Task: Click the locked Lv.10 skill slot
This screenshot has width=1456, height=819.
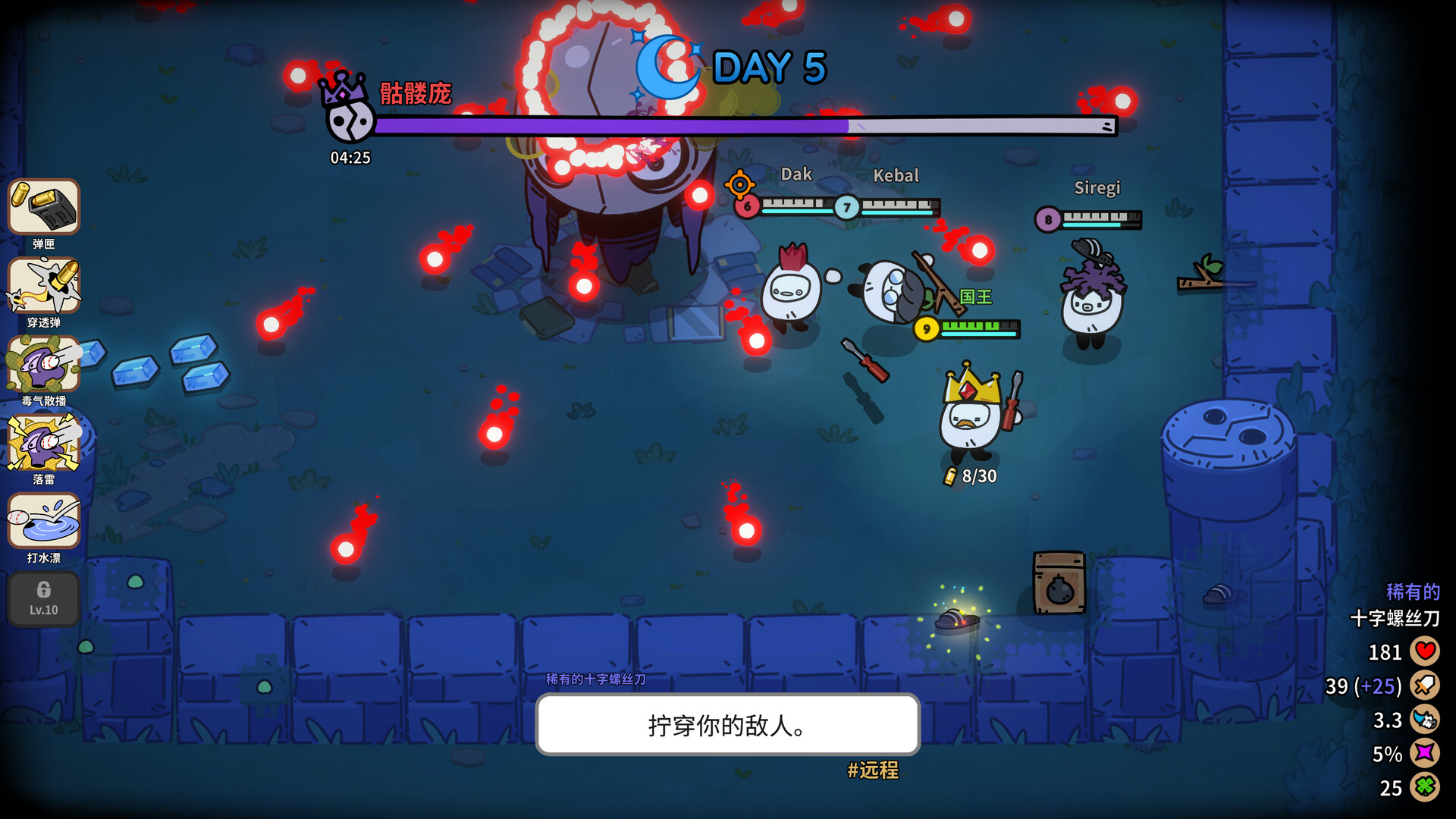Action: pos(43,599)
